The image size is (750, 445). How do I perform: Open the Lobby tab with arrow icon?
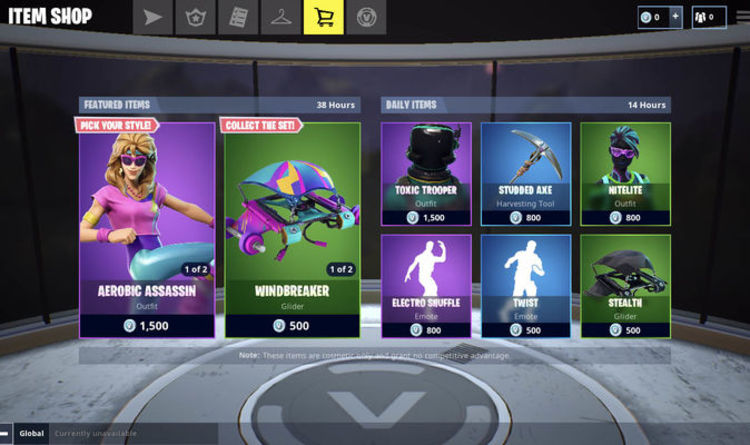coord(152,17)
